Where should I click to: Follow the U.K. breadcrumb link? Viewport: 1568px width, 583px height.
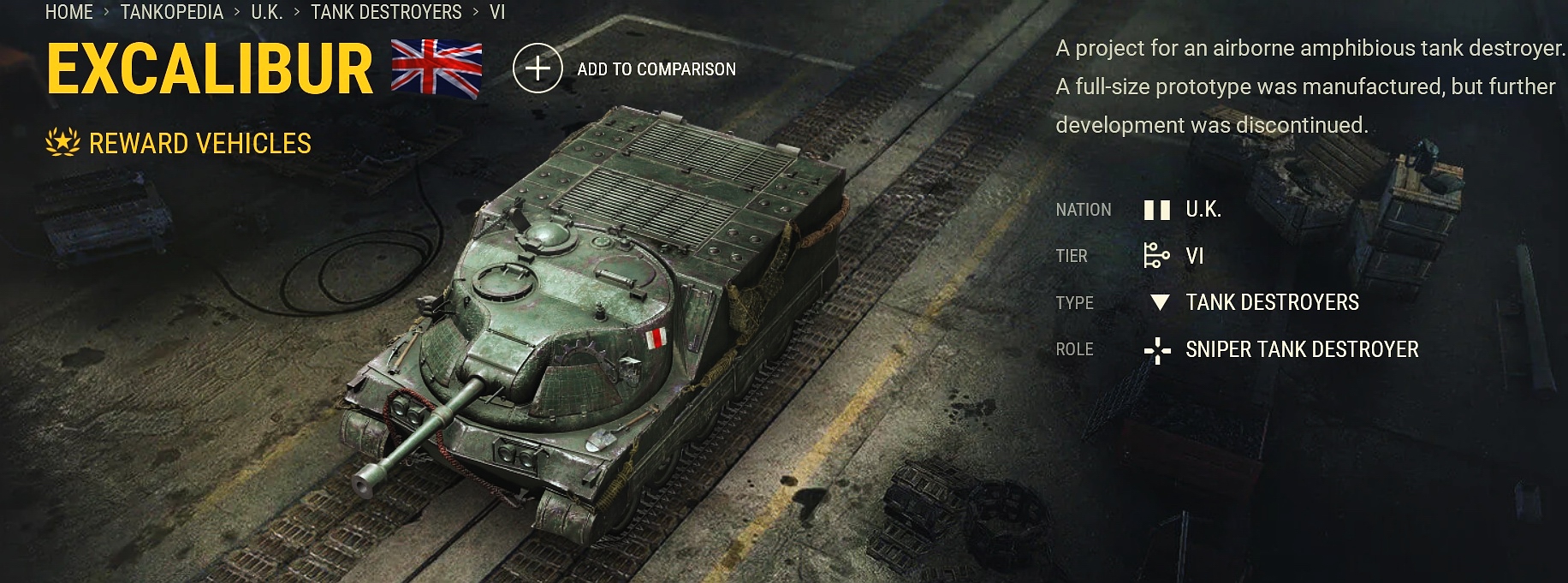[x=266, y=12]
